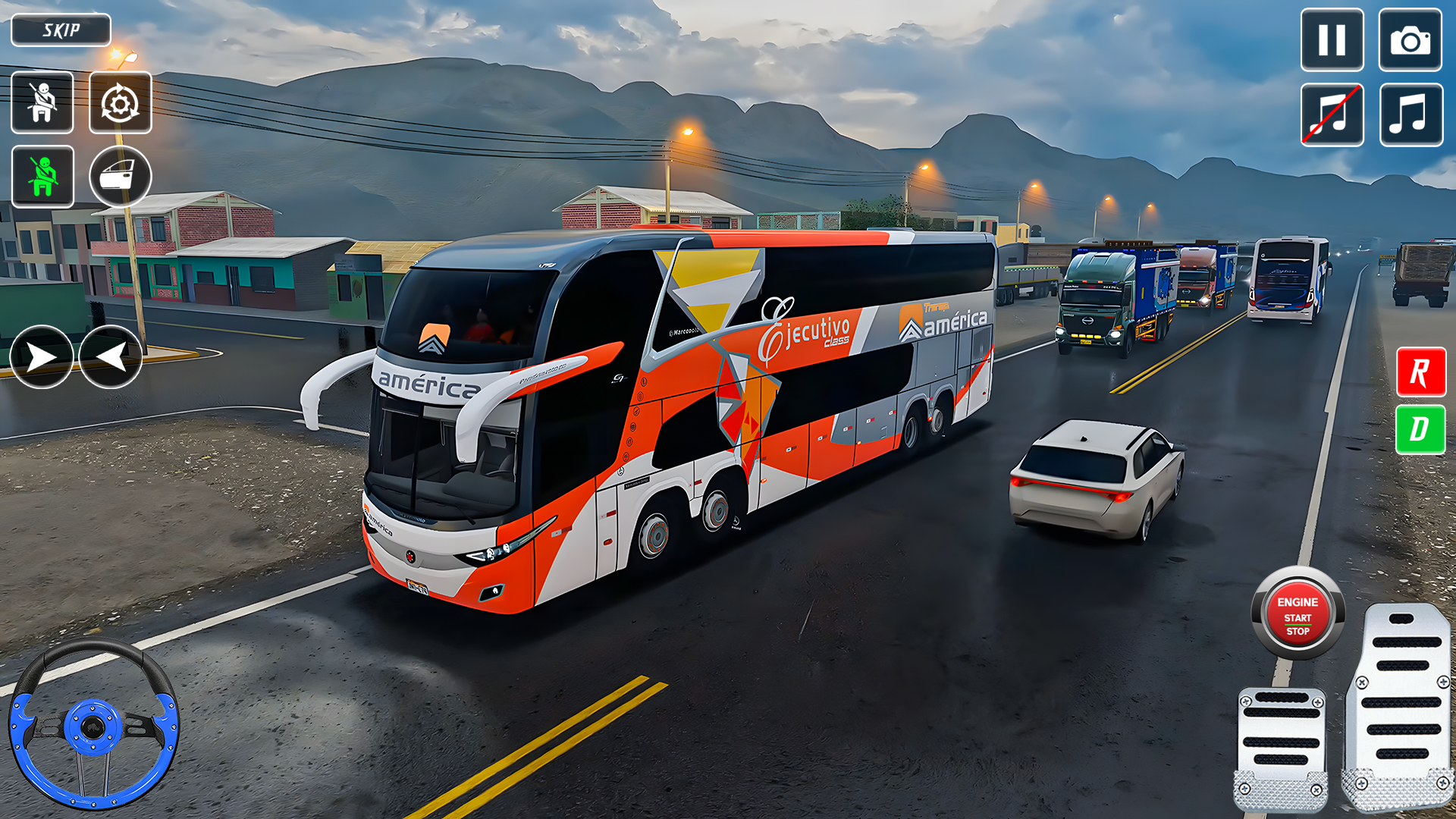Take a screenshot with the camera button
1456x819 pixels.
point(1410,40)
